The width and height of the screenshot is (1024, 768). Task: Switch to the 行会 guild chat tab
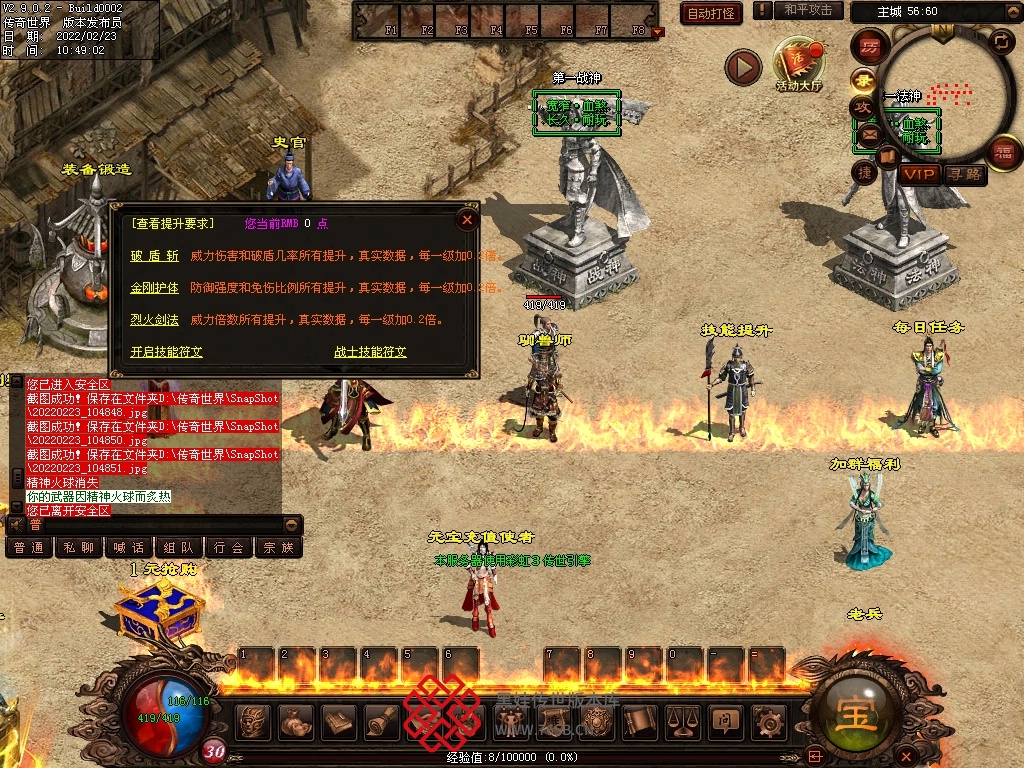point(229,547)
